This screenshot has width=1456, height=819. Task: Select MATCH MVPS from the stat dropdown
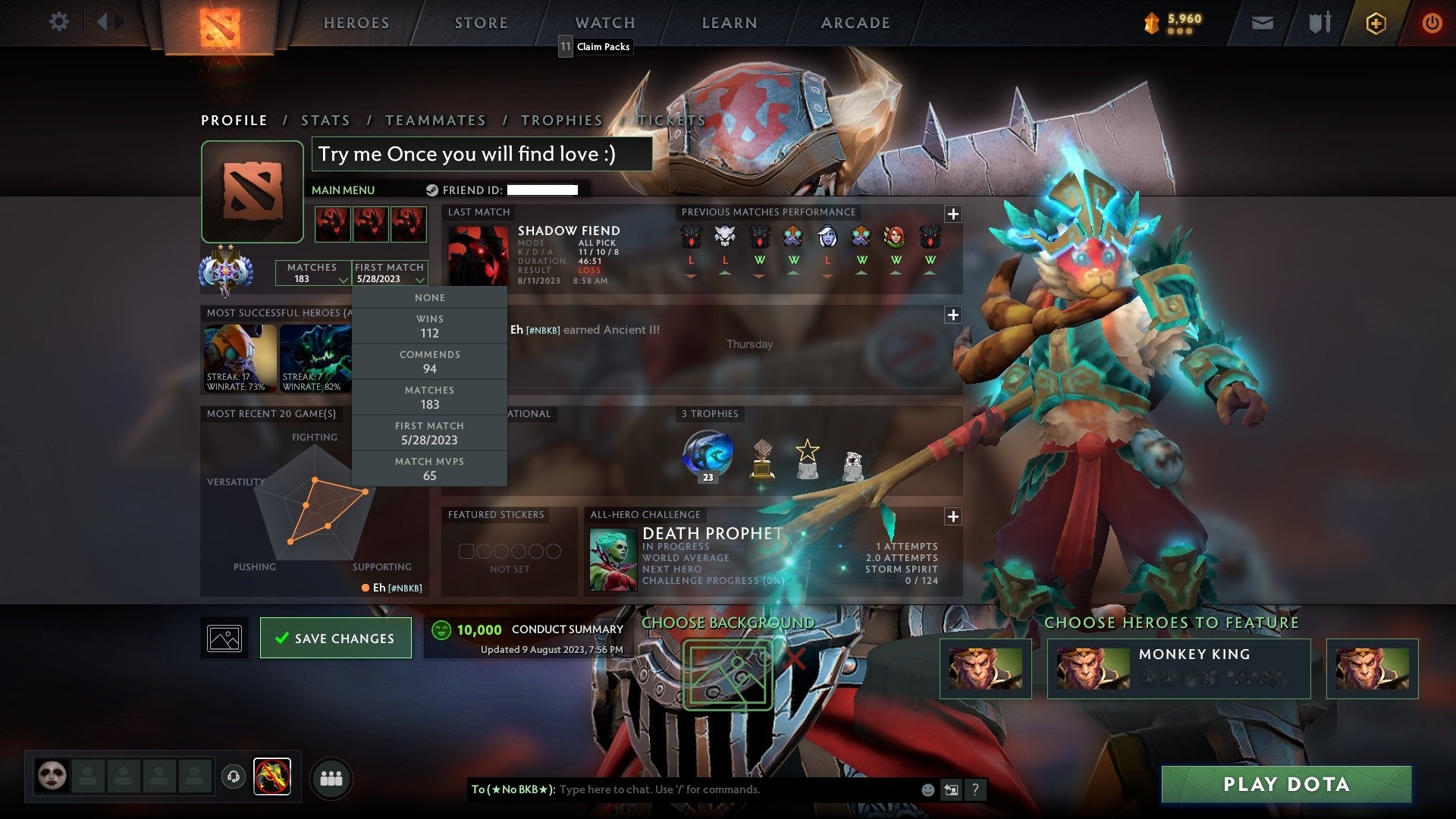429,468
